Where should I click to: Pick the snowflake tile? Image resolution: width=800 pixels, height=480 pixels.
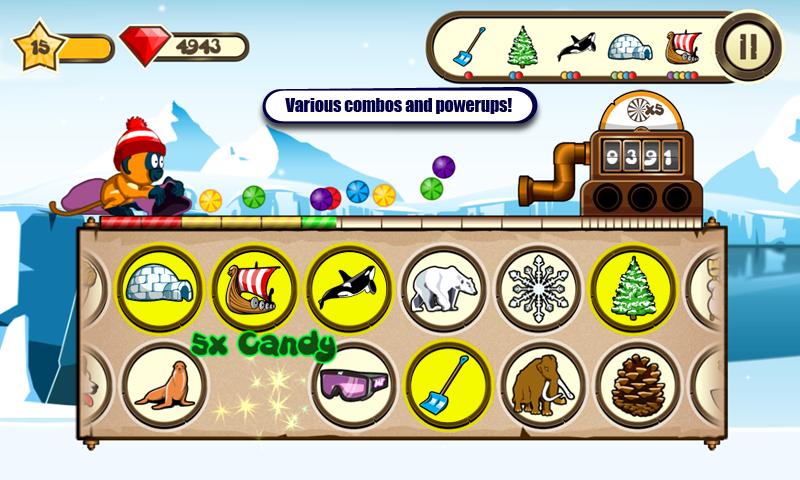point(538,287)
